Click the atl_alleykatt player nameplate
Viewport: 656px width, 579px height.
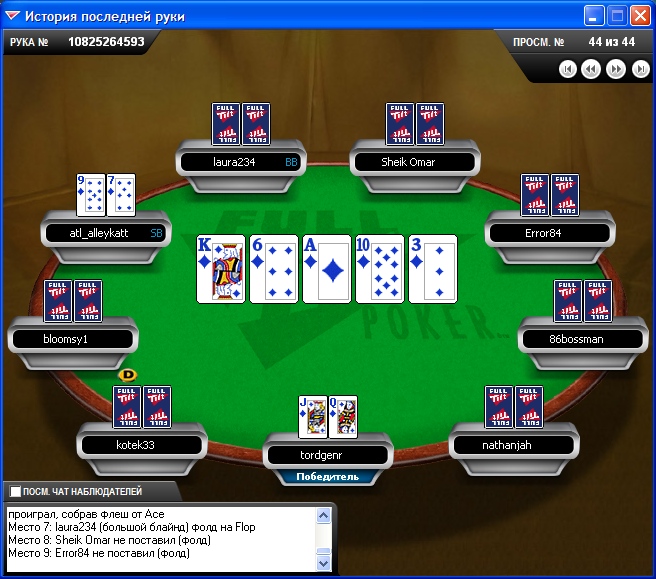coord(104,233)
